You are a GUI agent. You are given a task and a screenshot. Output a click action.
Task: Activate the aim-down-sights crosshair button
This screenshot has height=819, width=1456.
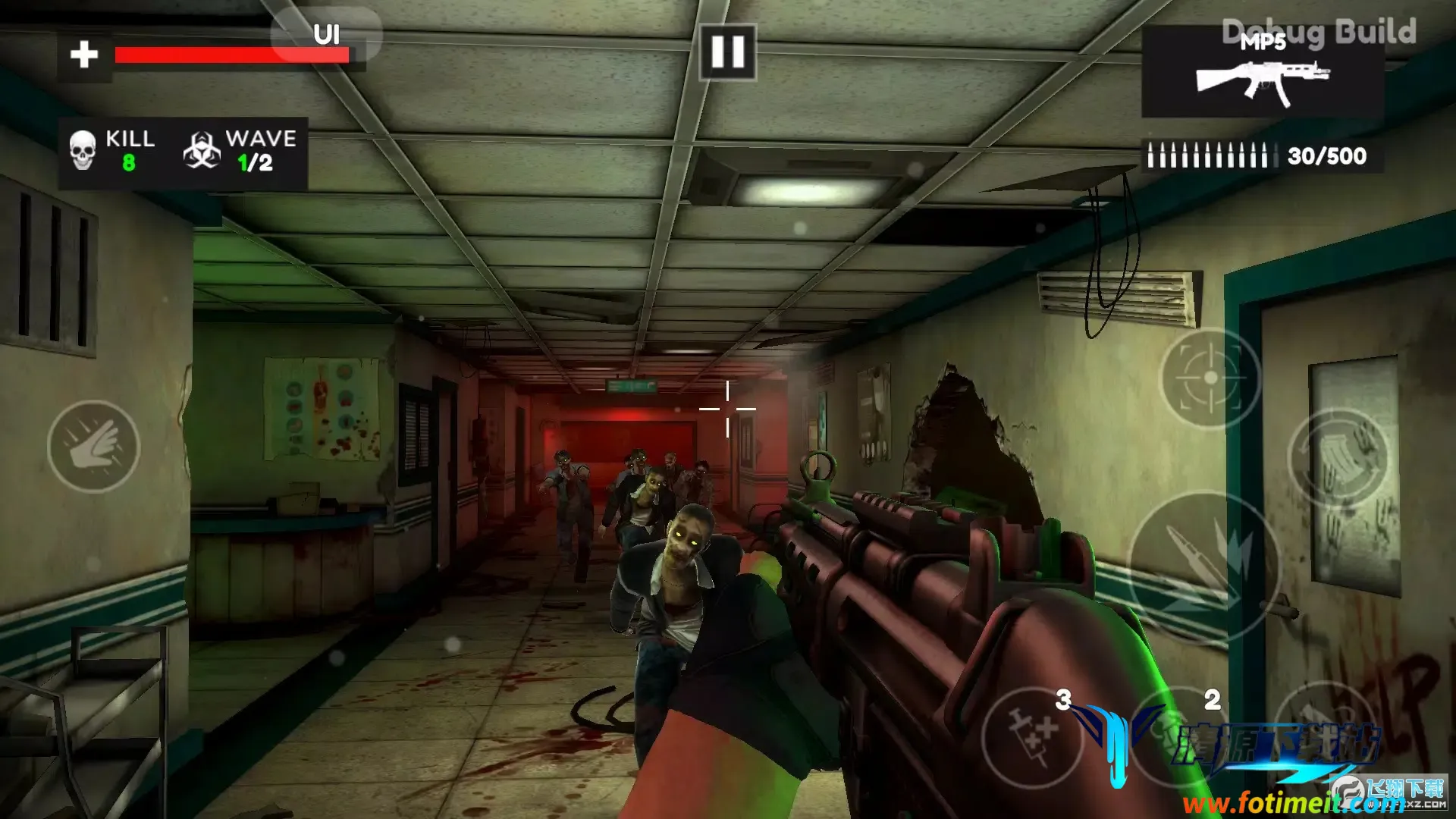[1210, 378]
